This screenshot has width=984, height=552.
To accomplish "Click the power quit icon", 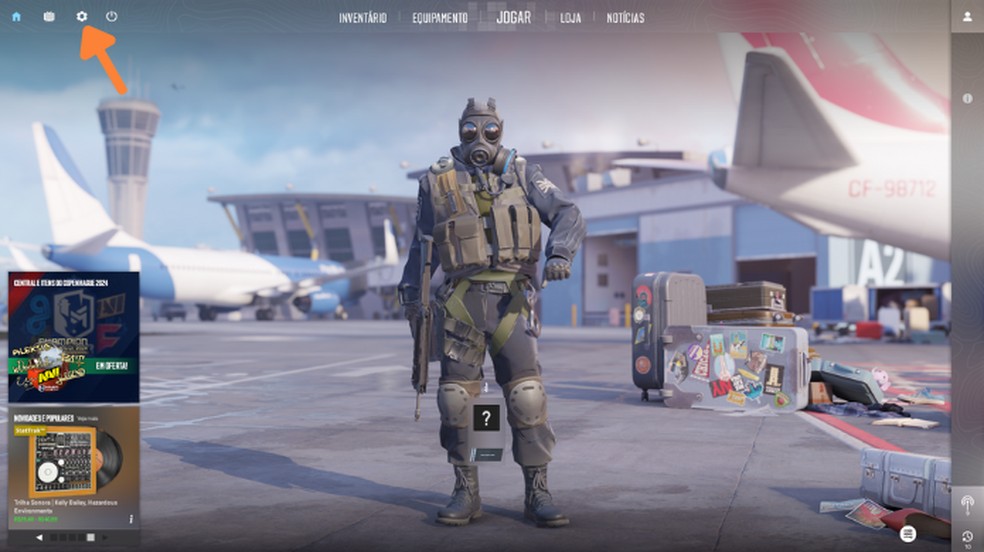I will pyautogui.click(x=111, y=17).
